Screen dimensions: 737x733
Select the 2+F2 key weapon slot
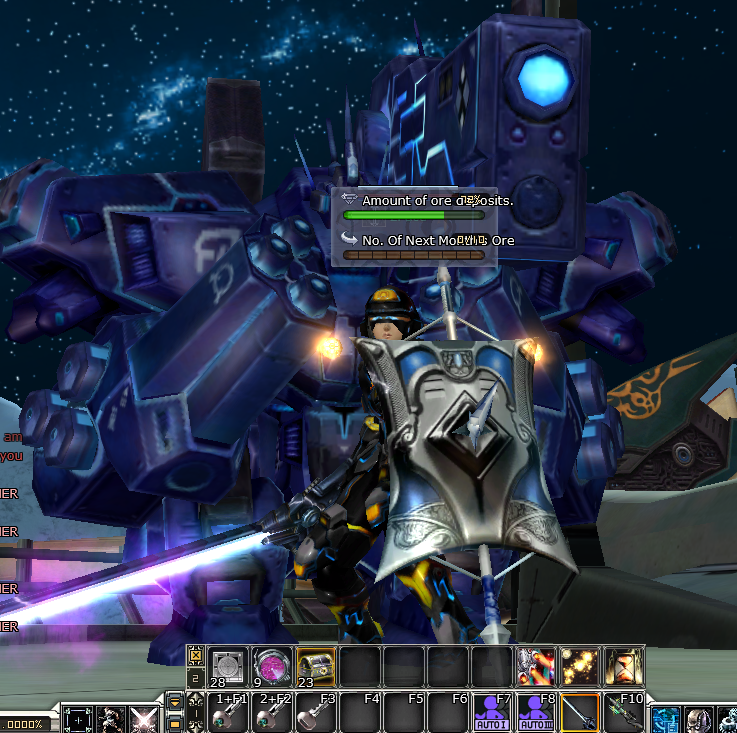point(271,712)
